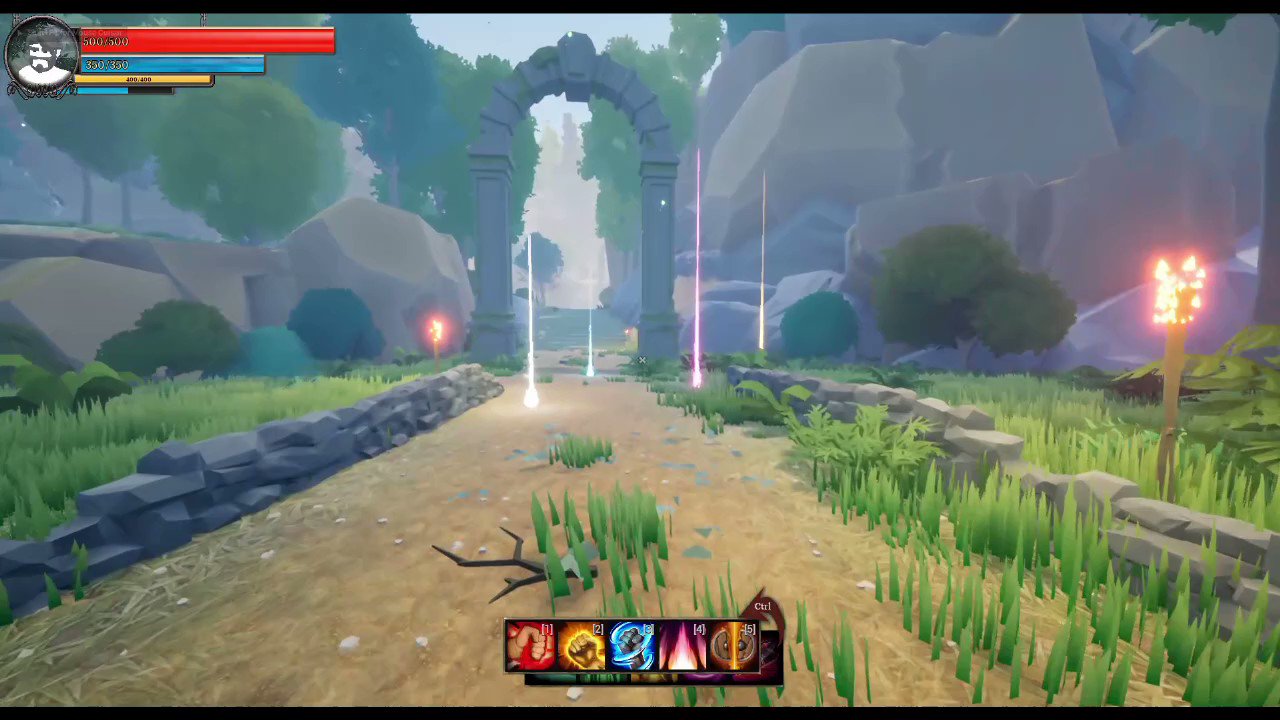Click the crosshair at the screen center
The height and width of the screenshot is (720, 1280).
coord(641,360)
